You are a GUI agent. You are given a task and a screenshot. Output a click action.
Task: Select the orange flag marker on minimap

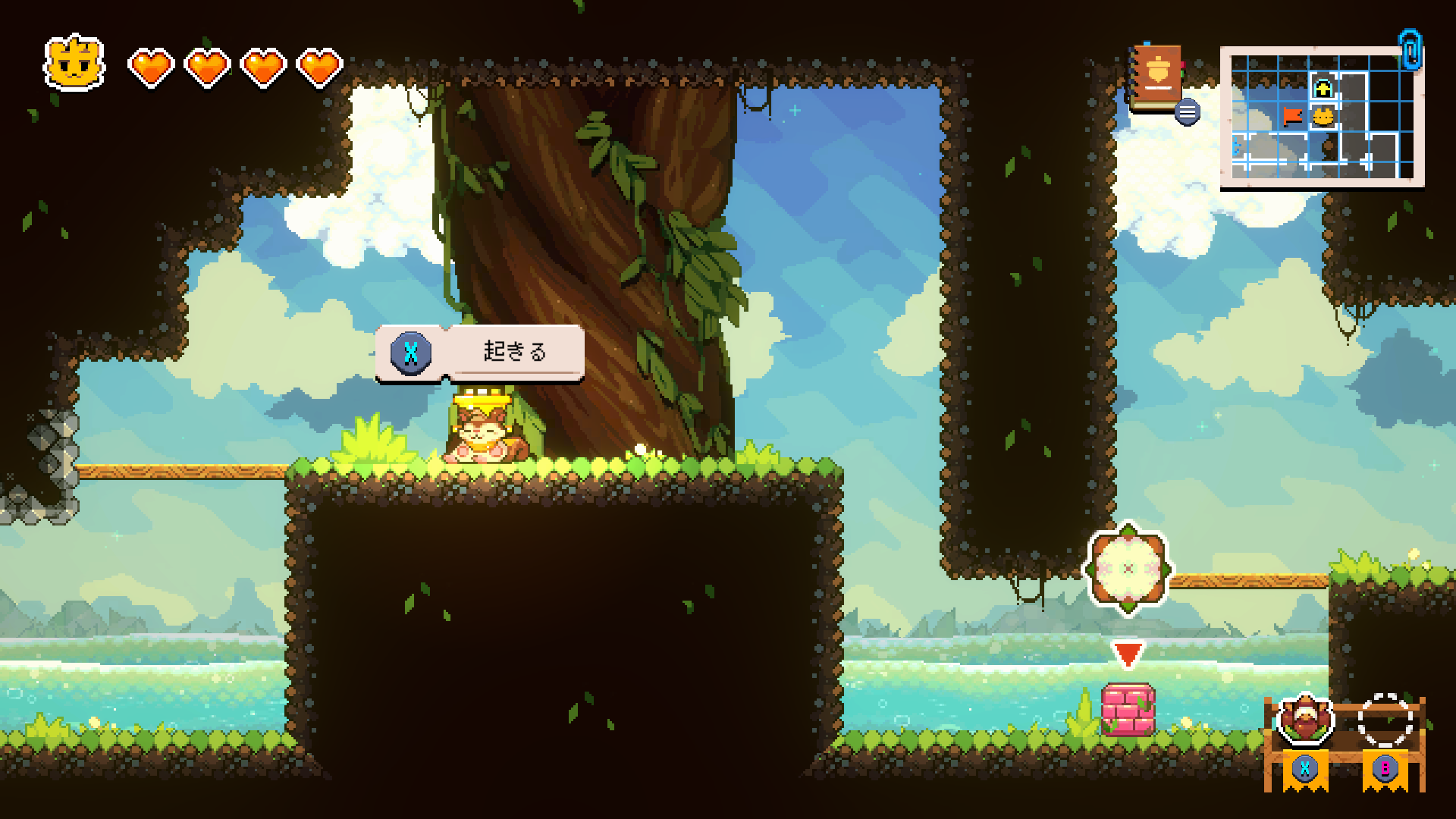[x=1293, y=116]
